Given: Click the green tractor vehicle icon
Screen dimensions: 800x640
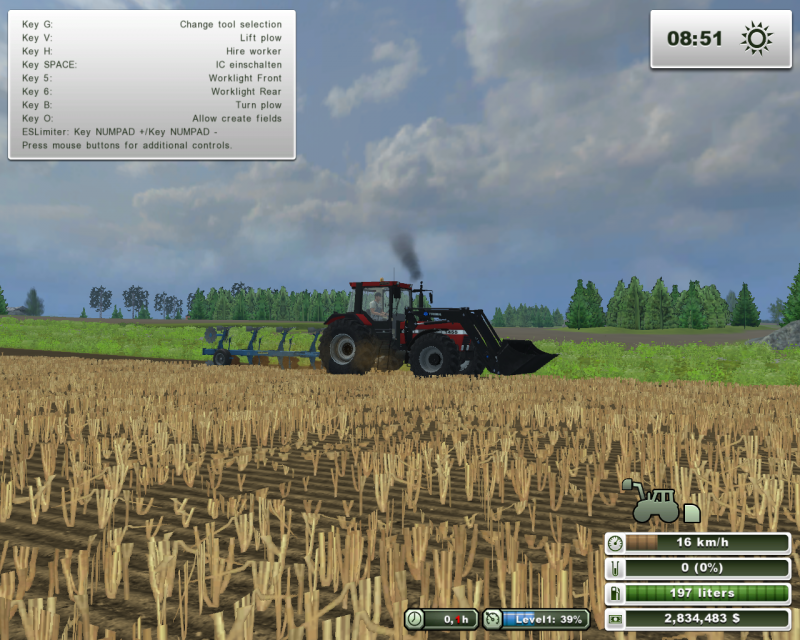Looking at the screenshot, I should 657,503.
